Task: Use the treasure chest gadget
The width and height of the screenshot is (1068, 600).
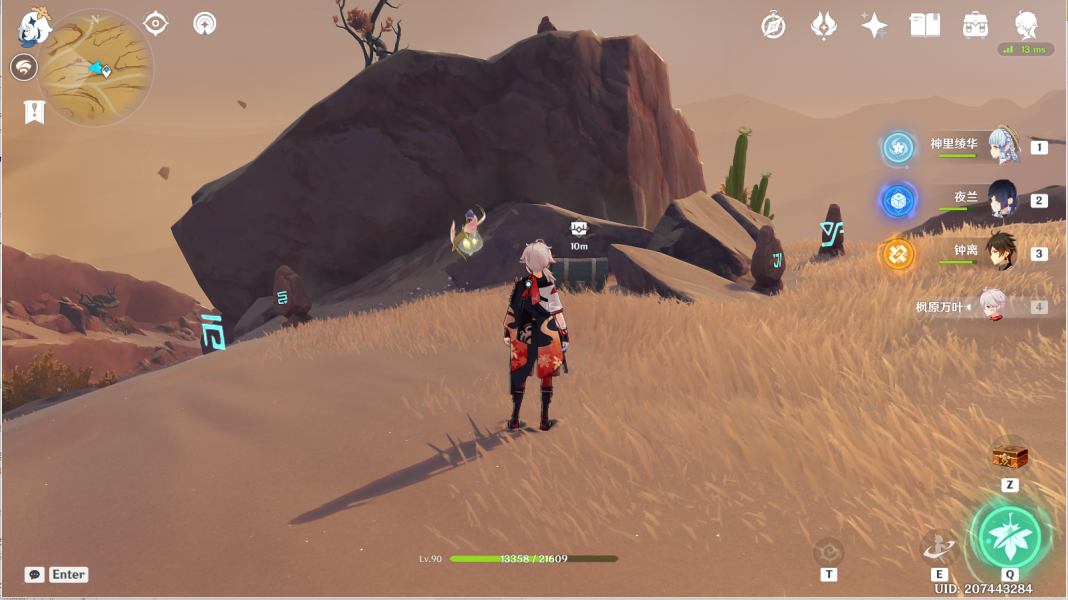Action: (x=1010, y=457)
